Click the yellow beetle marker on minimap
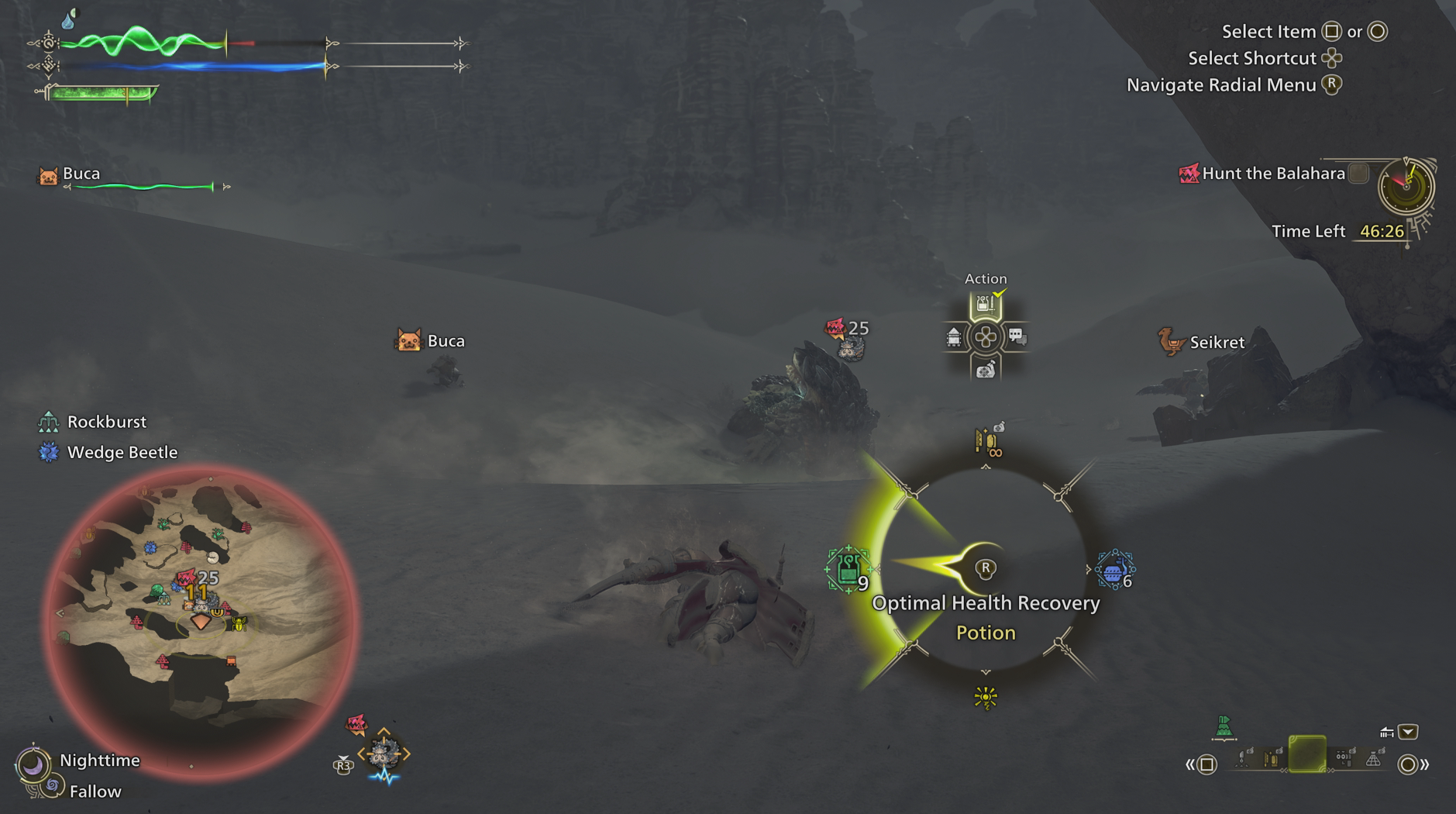The height and width of the screenshot is (814, 1456). (x=239, y=623)
